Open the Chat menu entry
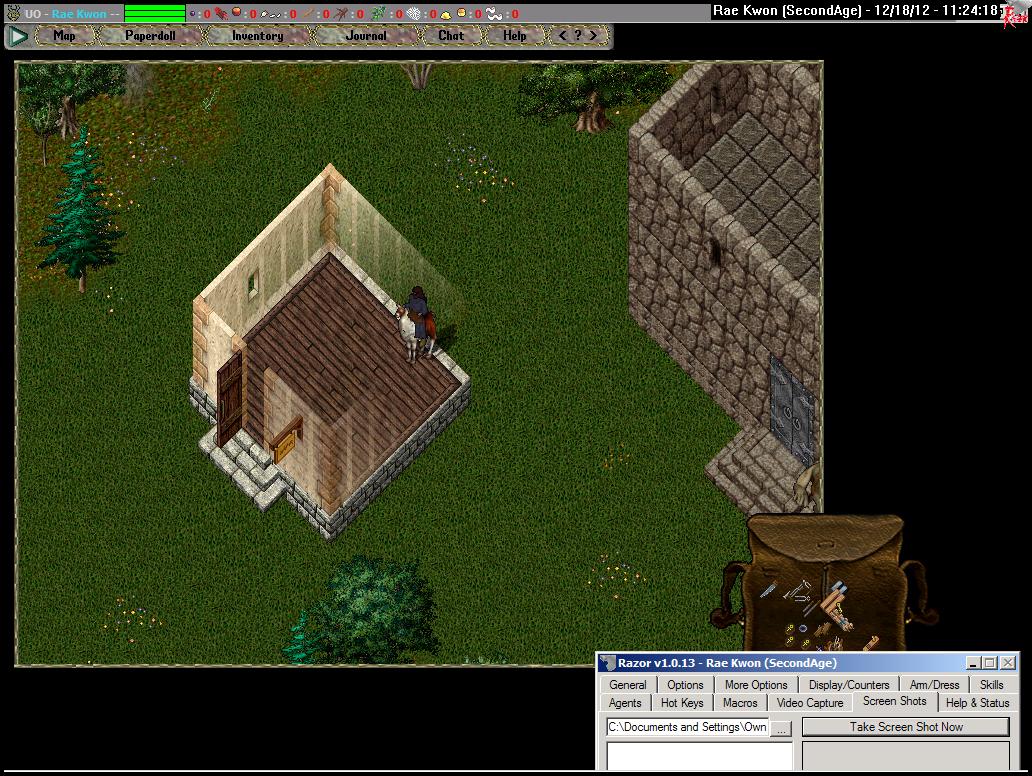Viewport: 1032px width, 776px height. [x=451, y=36]
